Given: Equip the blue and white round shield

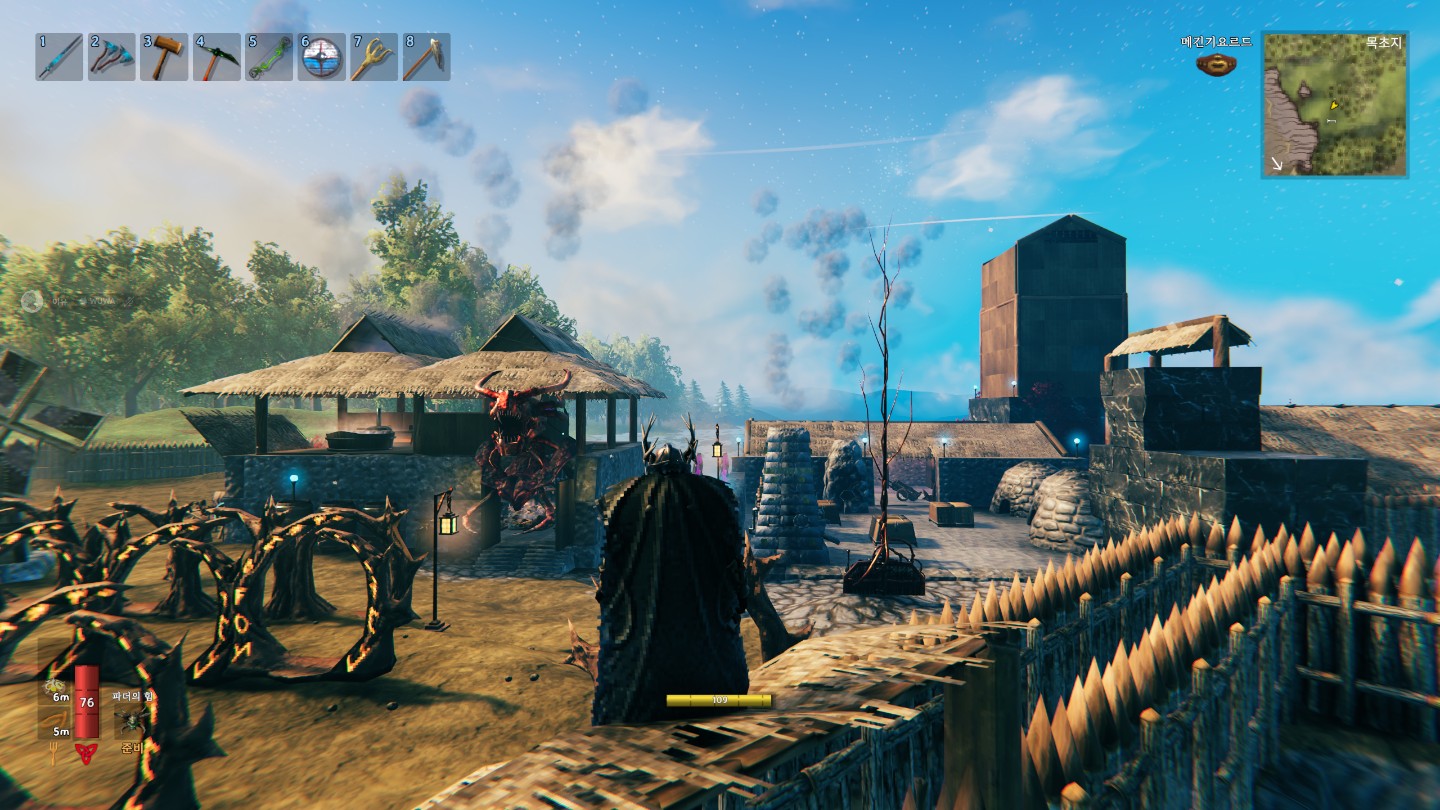Looking at the screenshot, I should [x=321, y=57].
